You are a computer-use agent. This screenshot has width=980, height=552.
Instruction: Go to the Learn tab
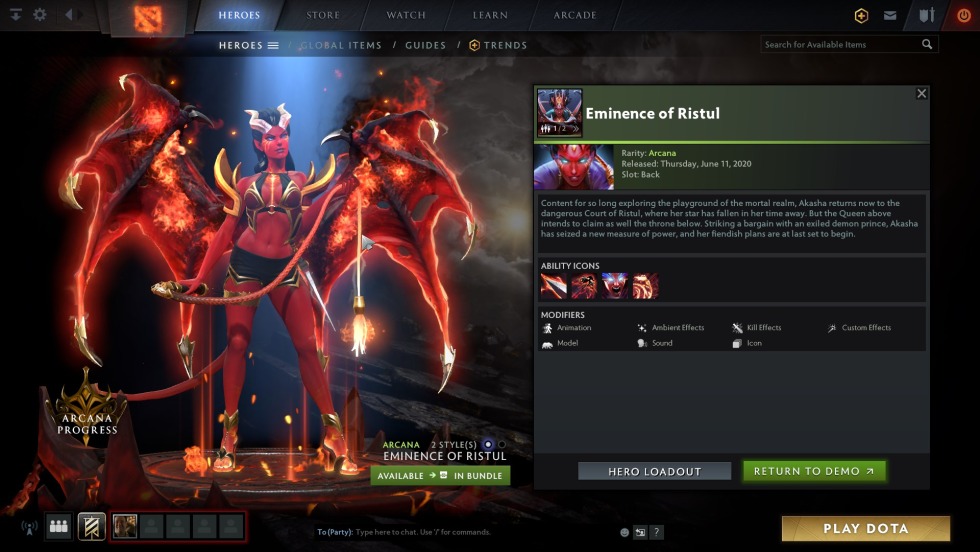click(x=490, y=15)
